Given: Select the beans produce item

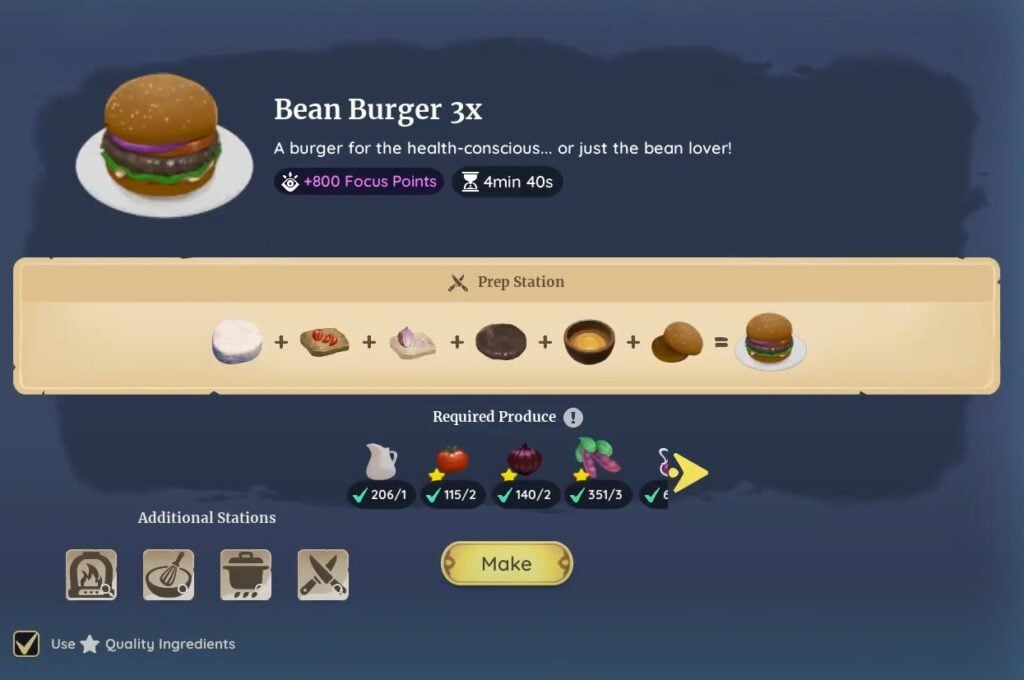Looking at the screenshot, I should [598, 458].
